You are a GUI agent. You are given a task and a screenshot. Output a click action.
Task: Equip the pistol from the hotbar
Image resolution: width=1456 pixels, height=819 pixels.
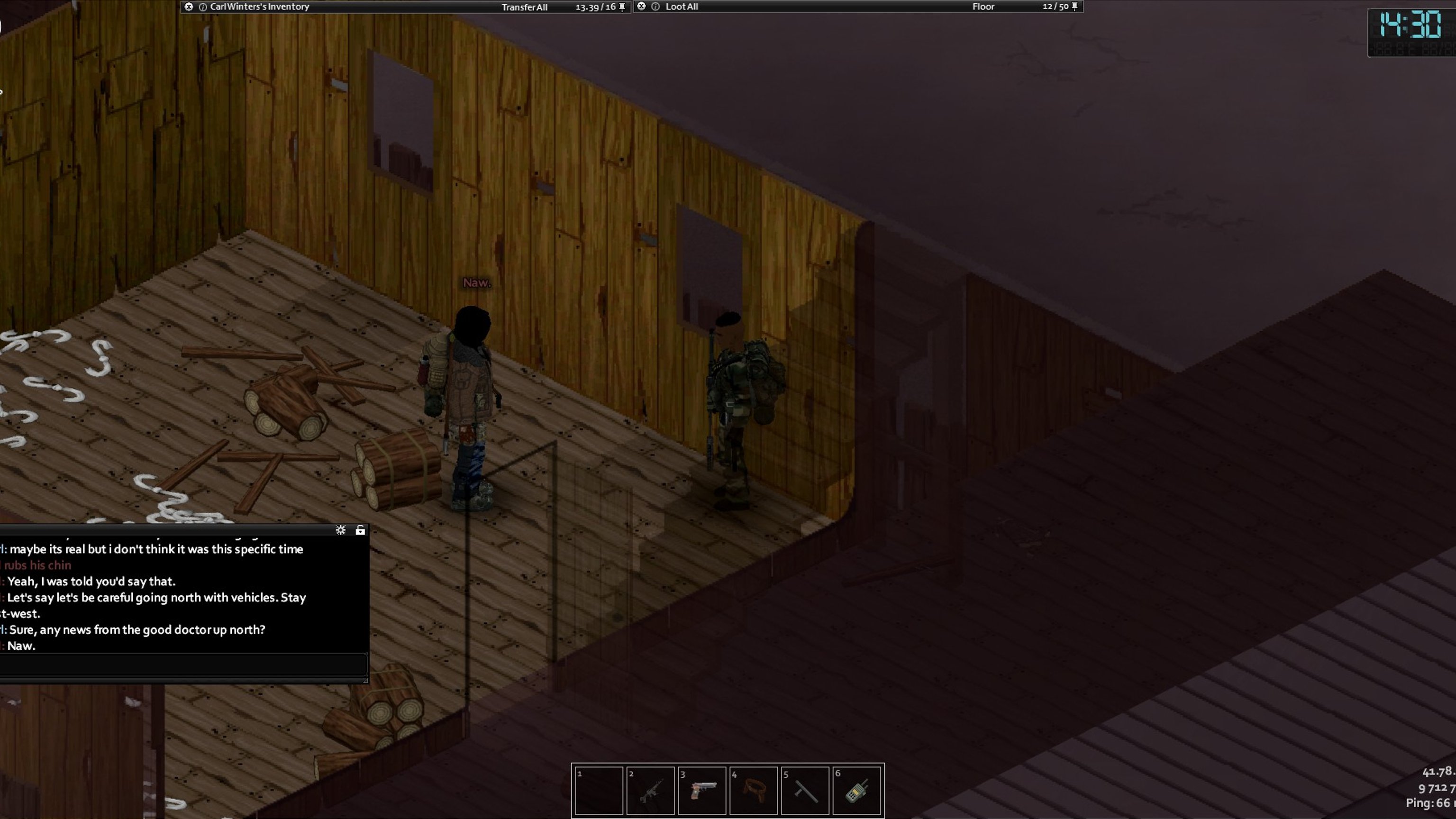click(702, 790)
